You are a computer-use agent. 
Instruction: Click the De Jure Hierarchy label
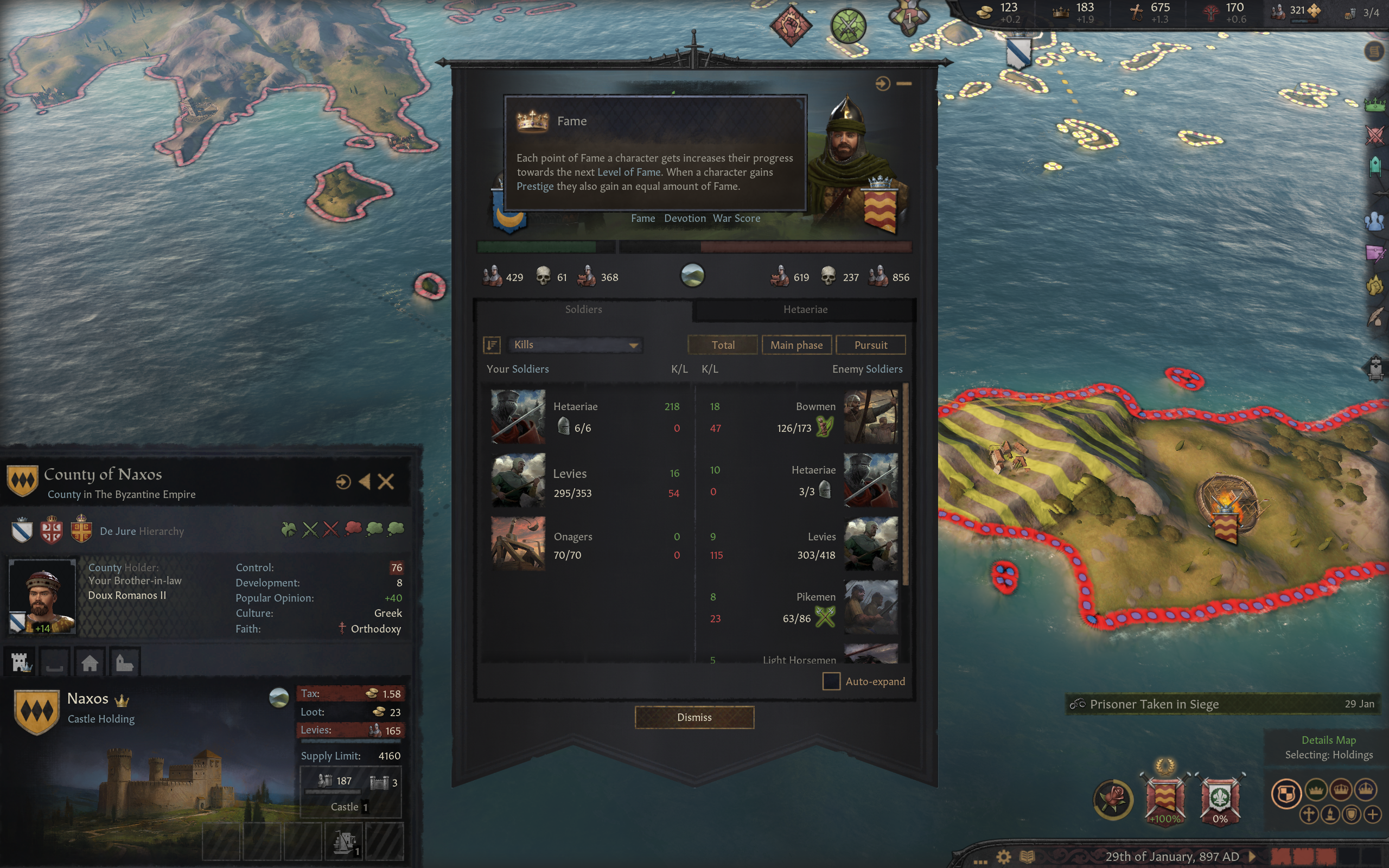coord(142,531)
